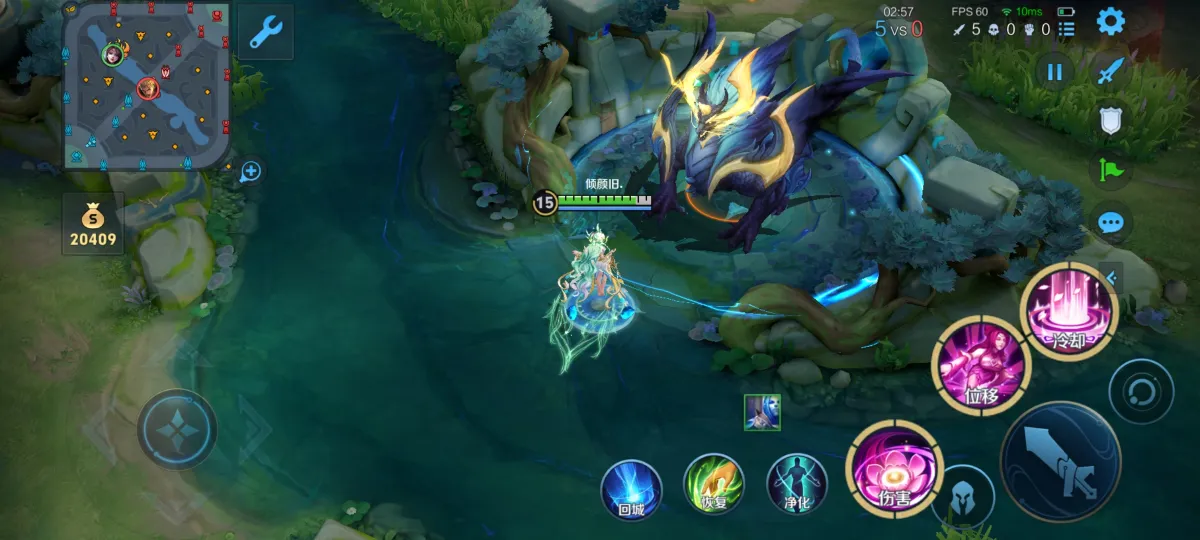Use the 恢复 restore ability
This screenshot has width=1200, height=540.
[x=713, y=484]
